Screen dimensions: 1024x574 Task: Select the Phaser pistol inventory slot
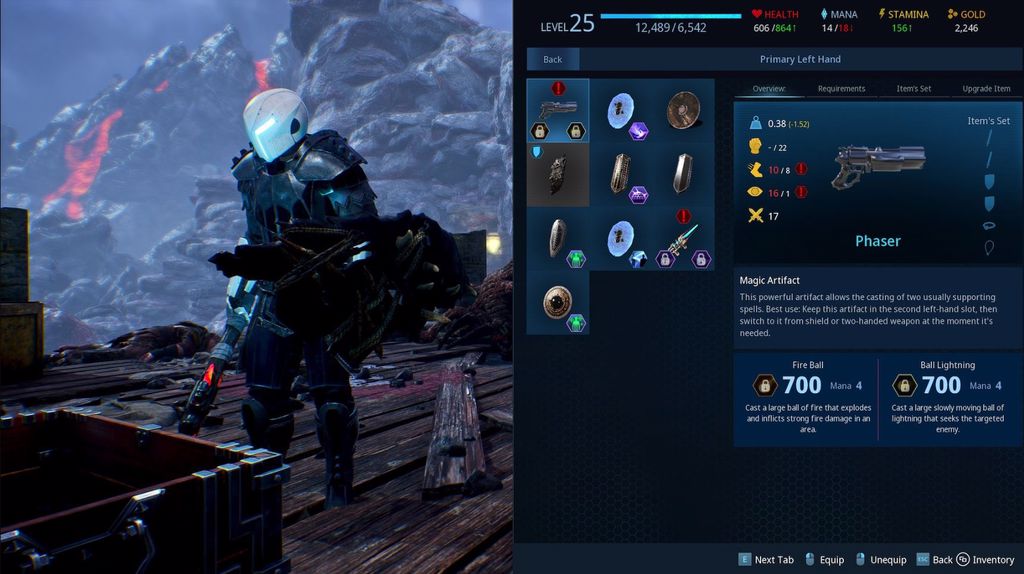[558, 110]
